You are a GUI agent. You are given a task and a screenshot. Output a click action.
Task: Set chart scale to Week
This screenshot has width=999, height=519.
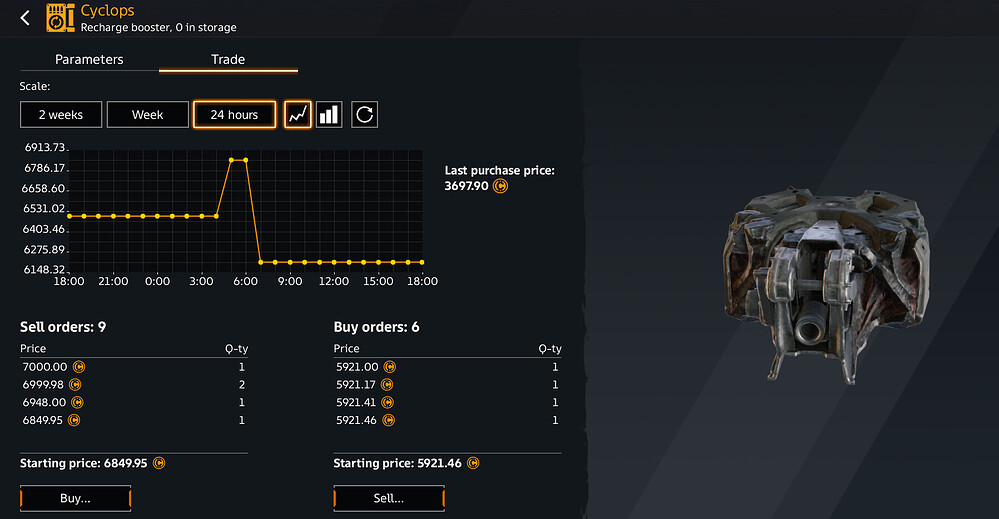click(x=148, y=115)
